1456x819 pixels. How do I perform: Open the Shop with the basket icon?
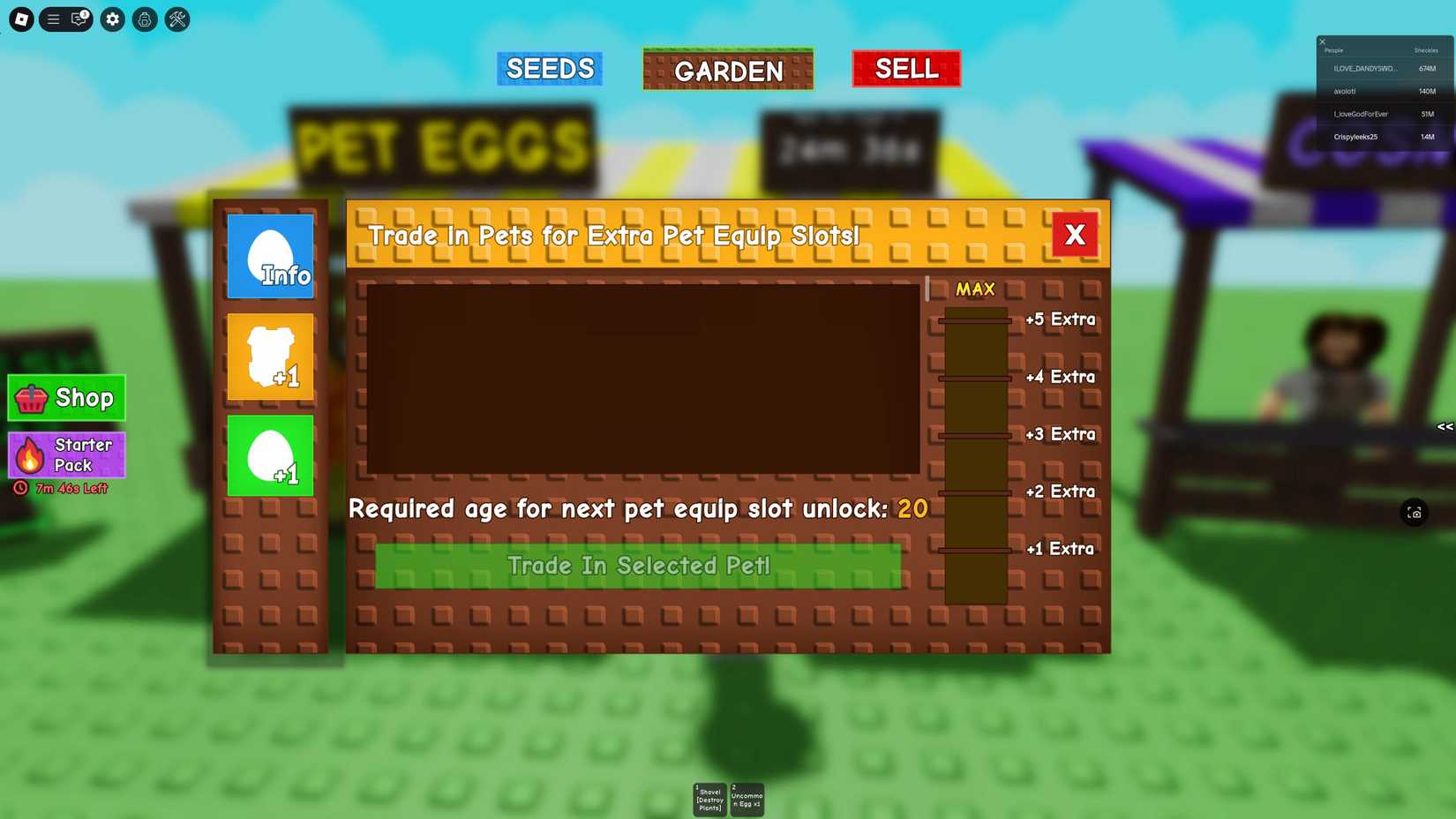[x=65, y=398]
